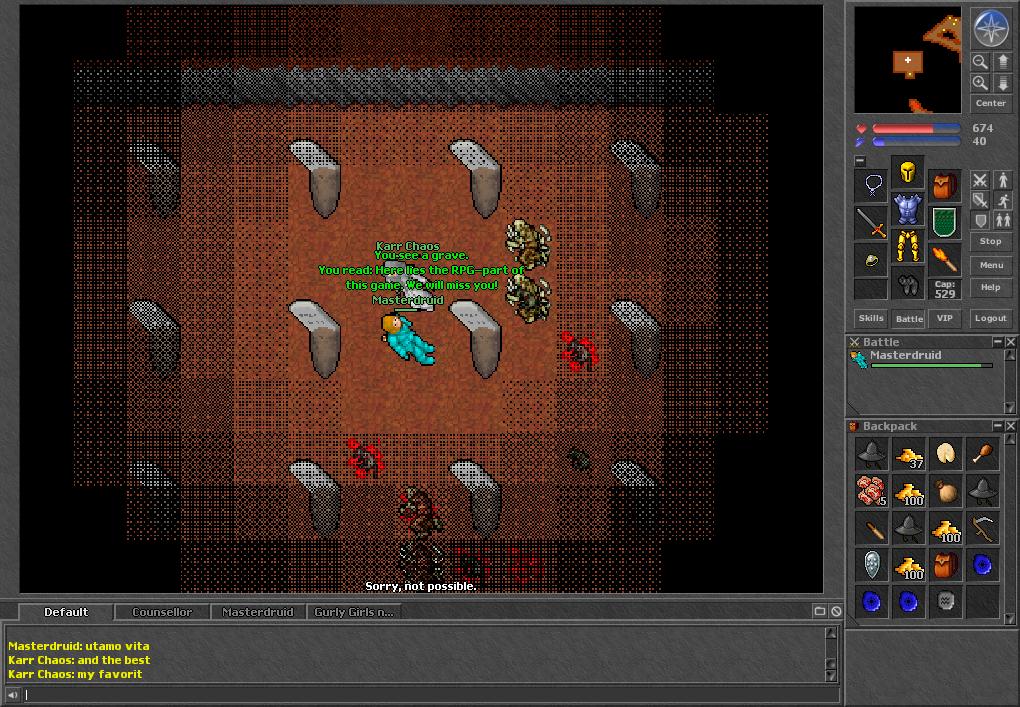Open the Skills window
The width and height of the screenshot is (1020, 707).
click(871, 318)
